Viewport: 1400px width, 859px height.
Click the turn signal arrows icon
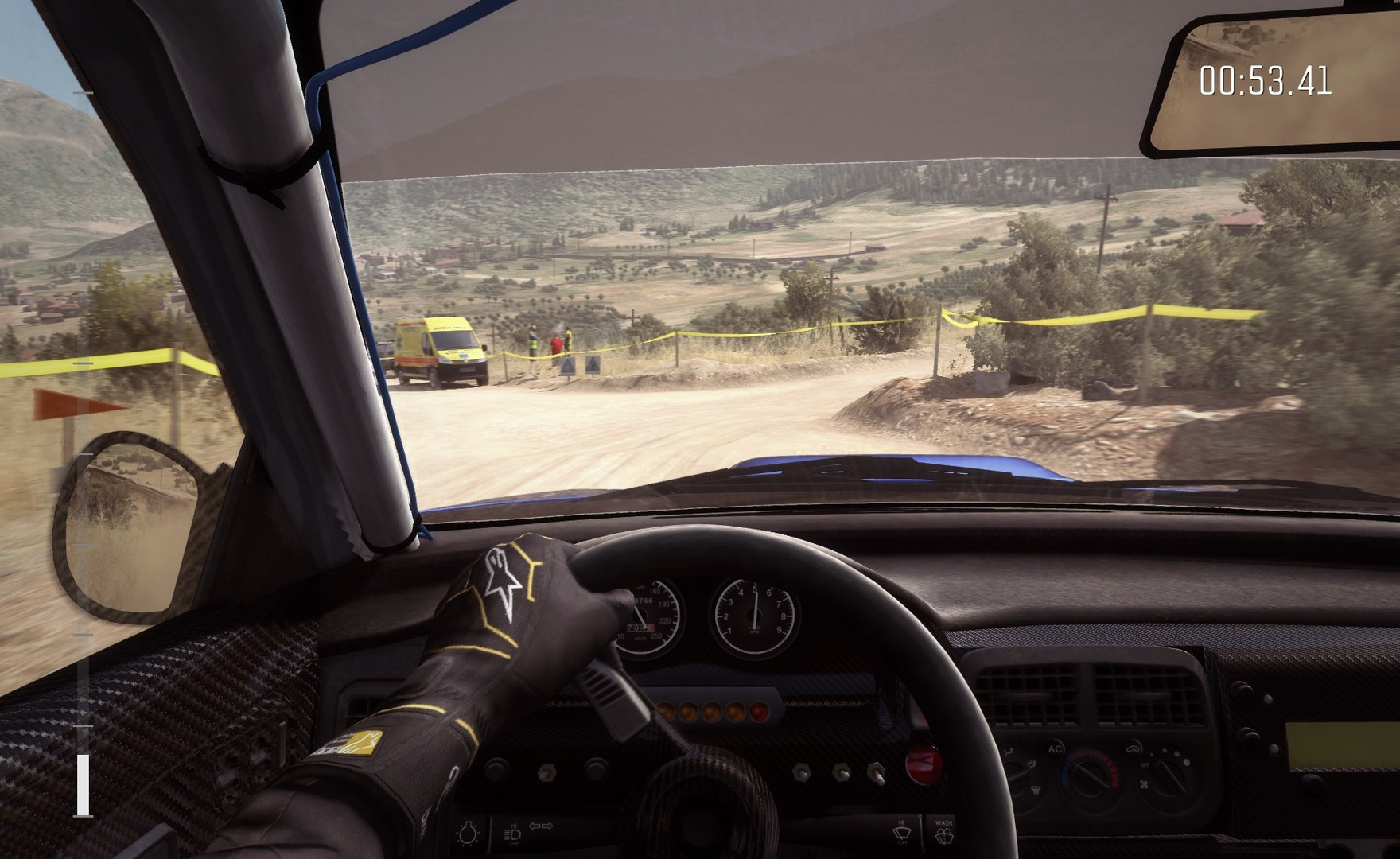click(542, 825)
